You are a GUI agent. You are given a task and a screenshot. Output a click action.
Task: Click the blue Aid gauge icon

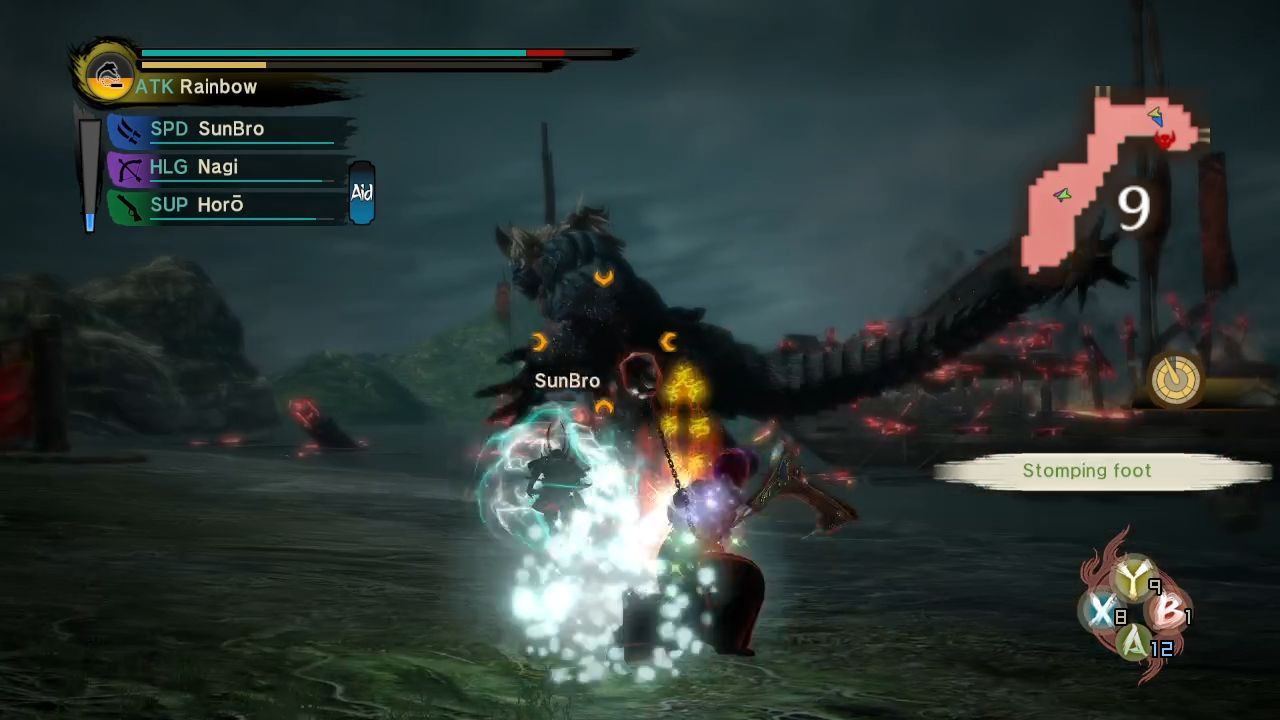[x=361, y=192]
